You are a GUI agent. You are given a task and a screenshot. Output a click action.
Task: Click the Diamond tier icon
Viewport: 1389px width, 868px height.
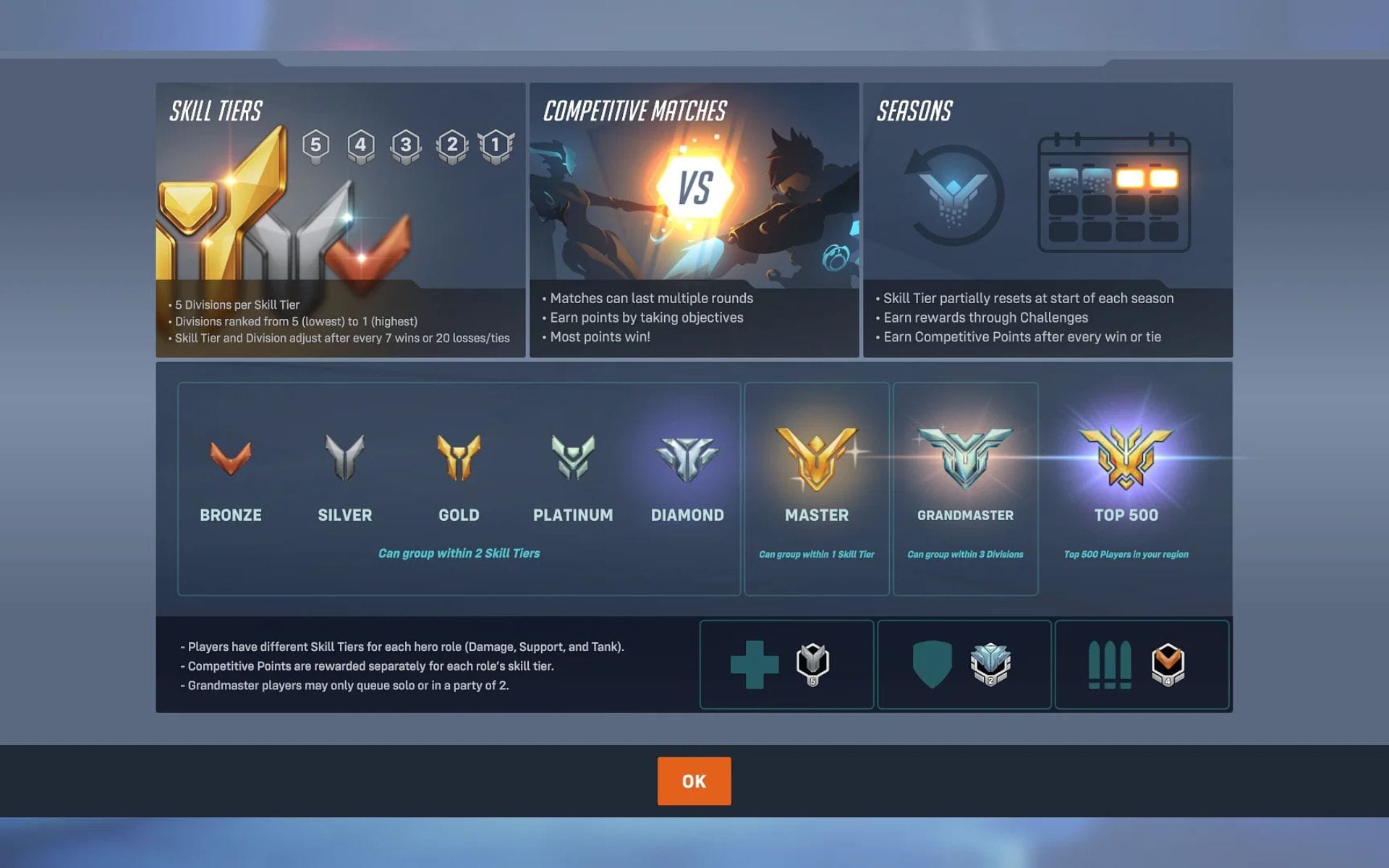[687, 456]
